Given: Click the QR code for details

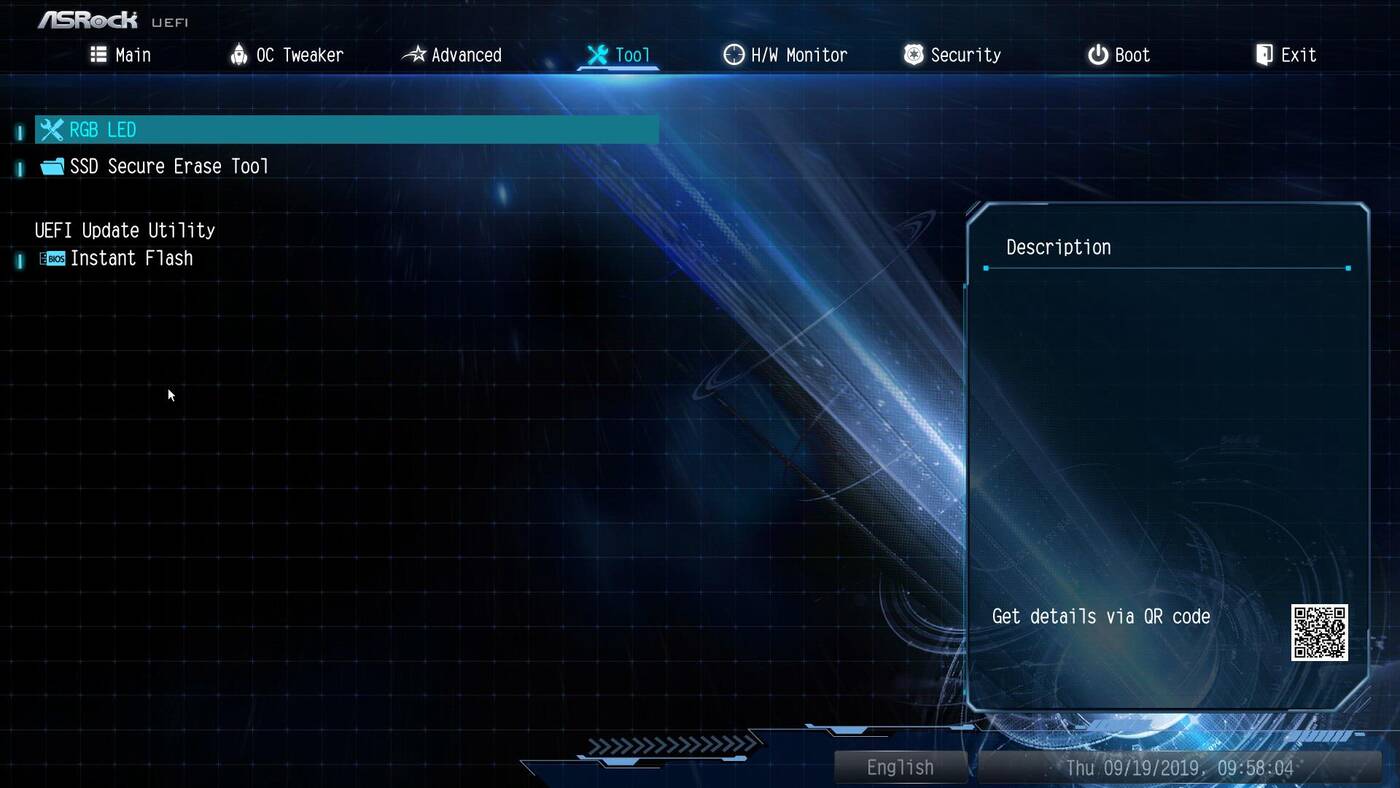Looking at the screenshot, I should (1319, 632).
